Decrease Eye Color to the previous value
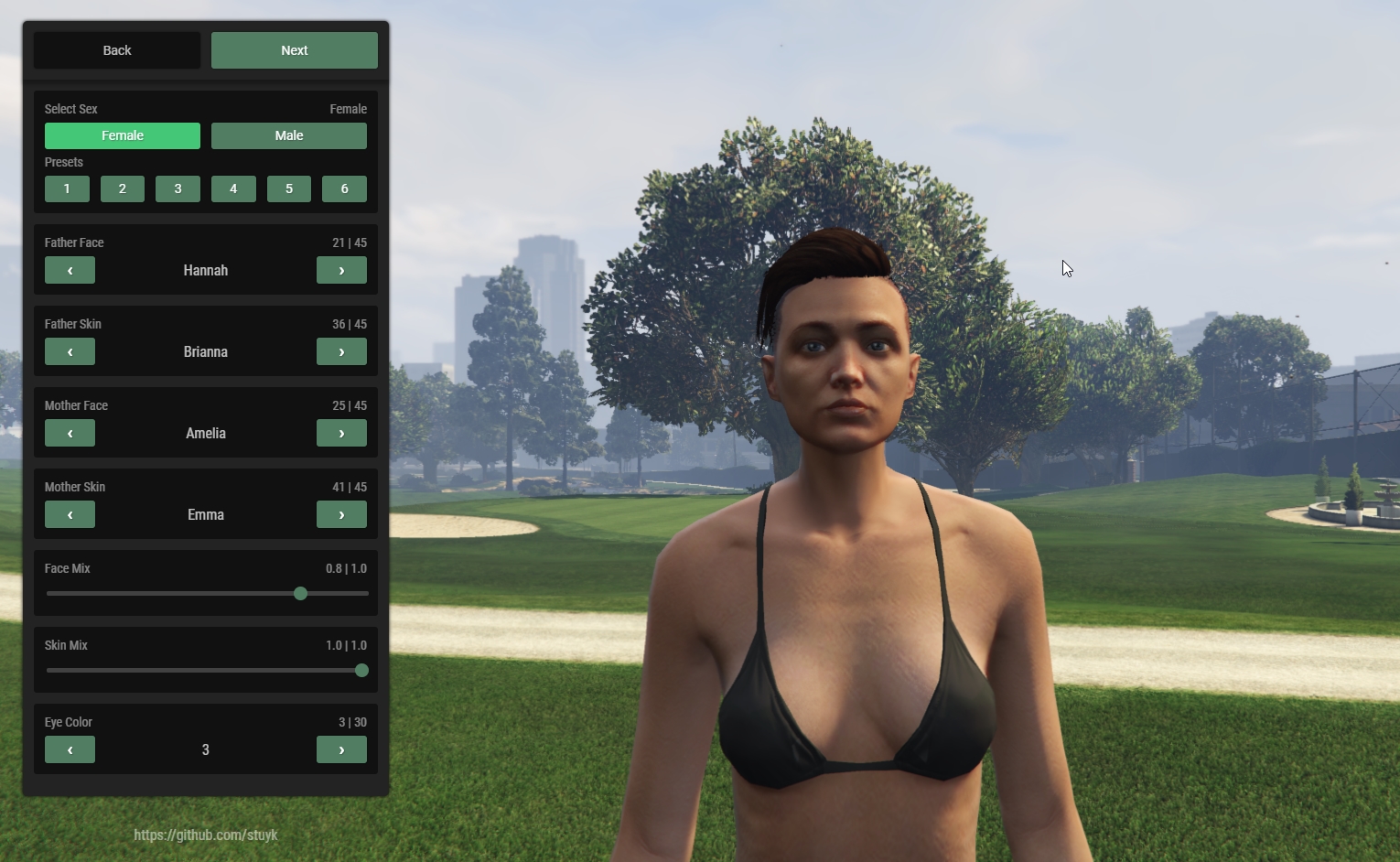 (70, 749)
